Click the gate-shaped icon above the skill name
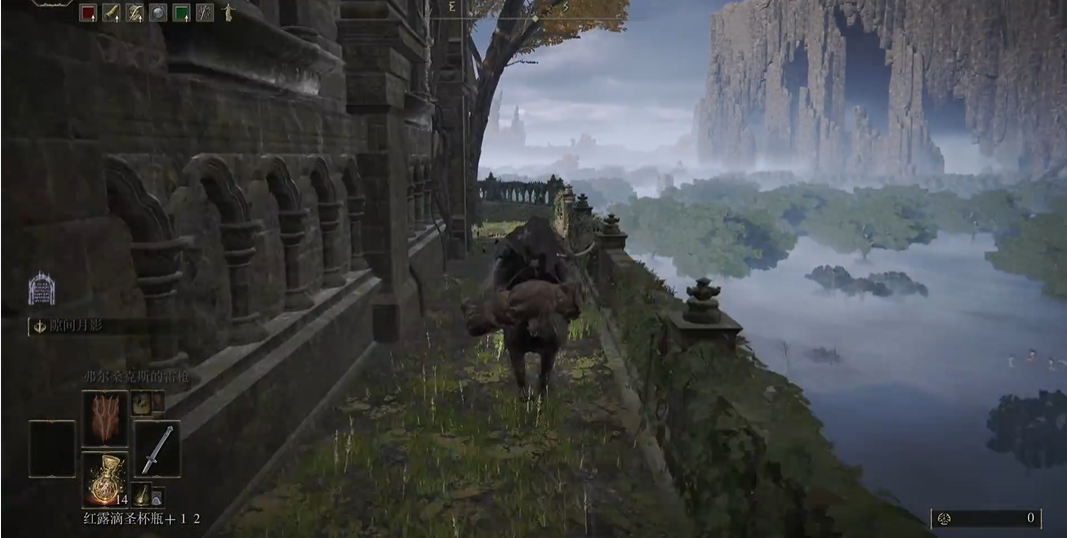The width and height of the screenshot is (1067, 538). coord(41,289)
